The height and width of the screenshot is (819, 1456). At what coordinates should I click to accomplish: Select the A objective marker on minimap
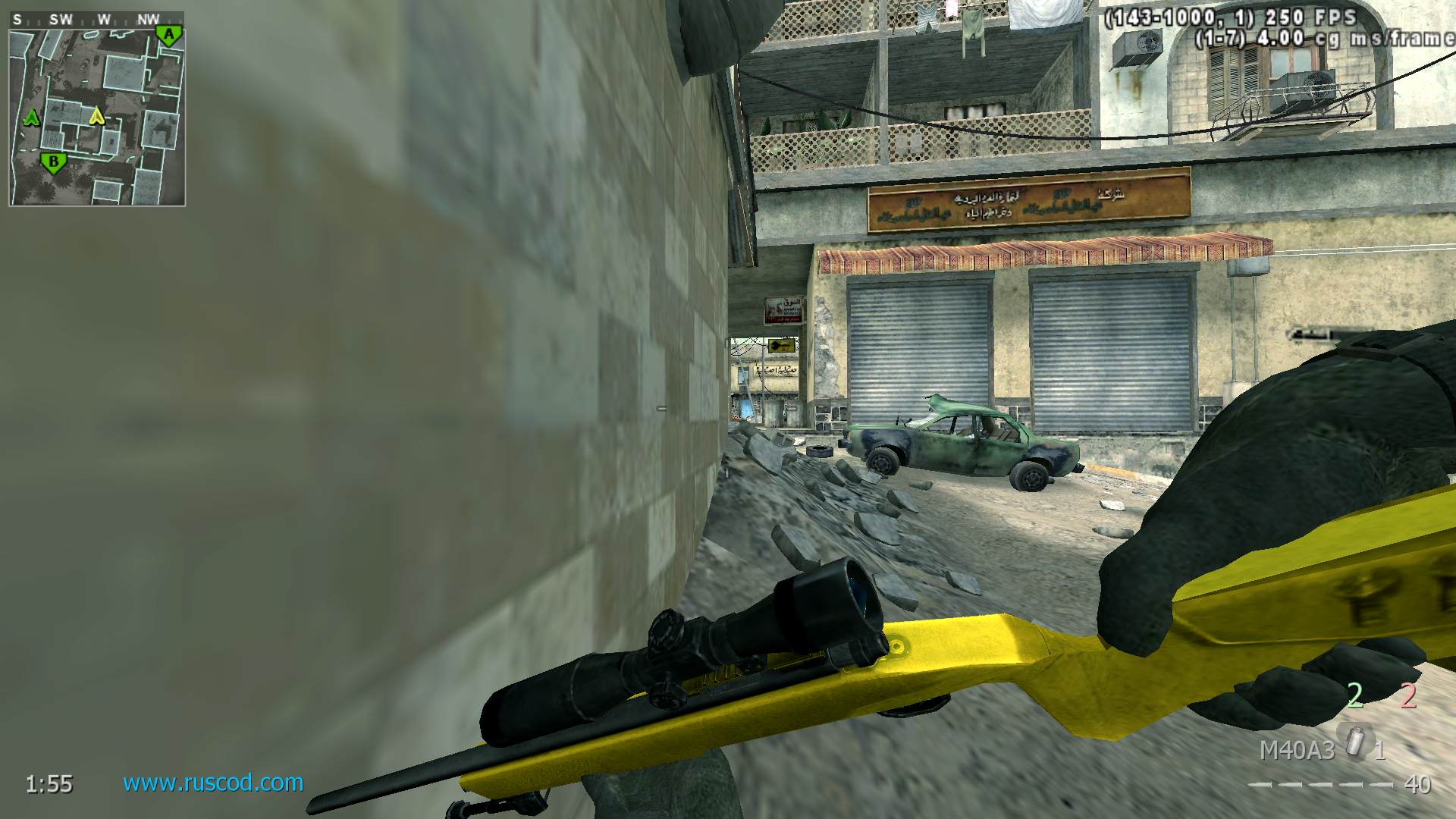coord(169,35)
